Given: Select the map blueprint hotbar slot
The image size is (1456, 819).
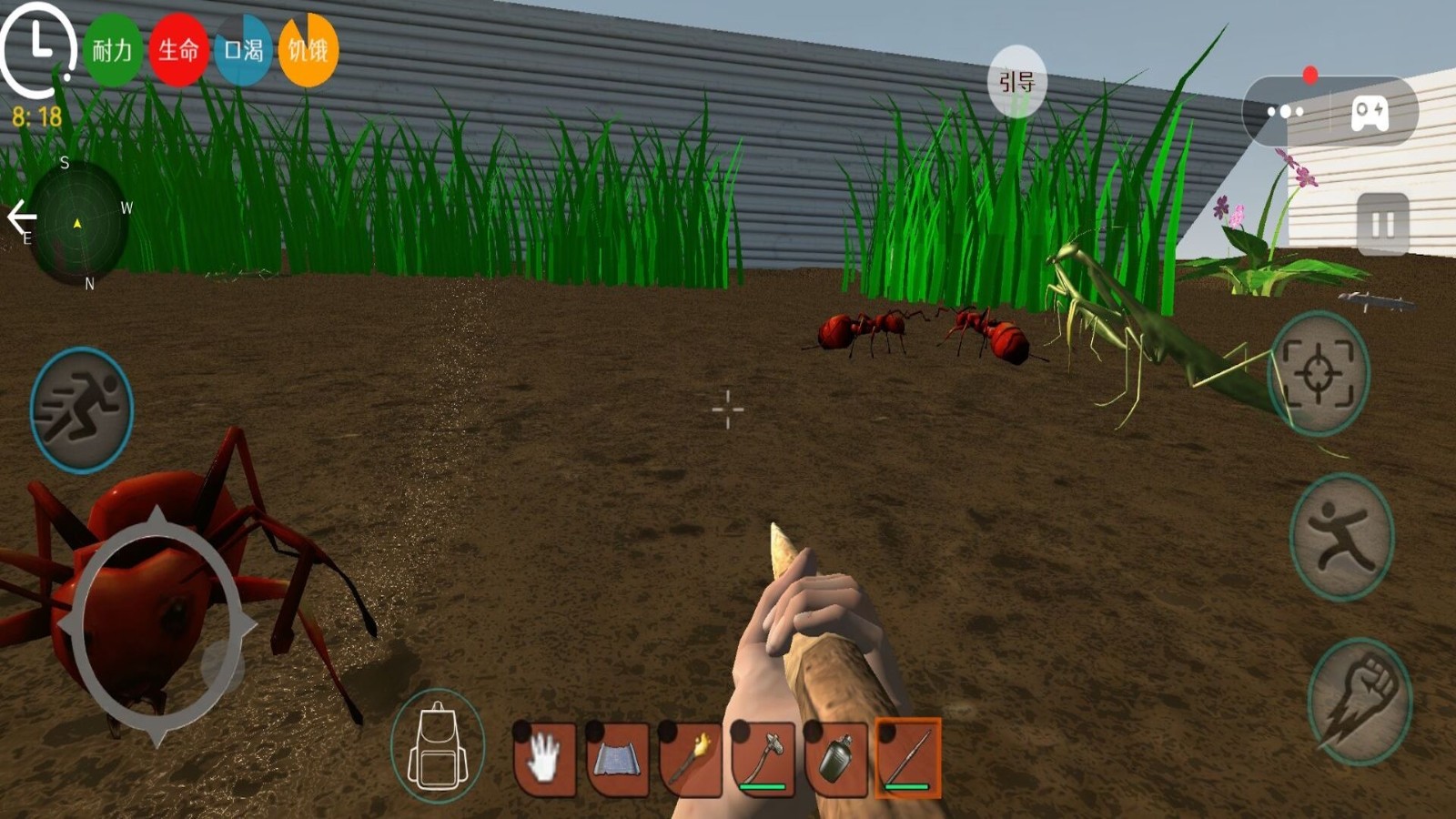Looking at the screenshot, I should pyautogui.click(x=618, y=758).
